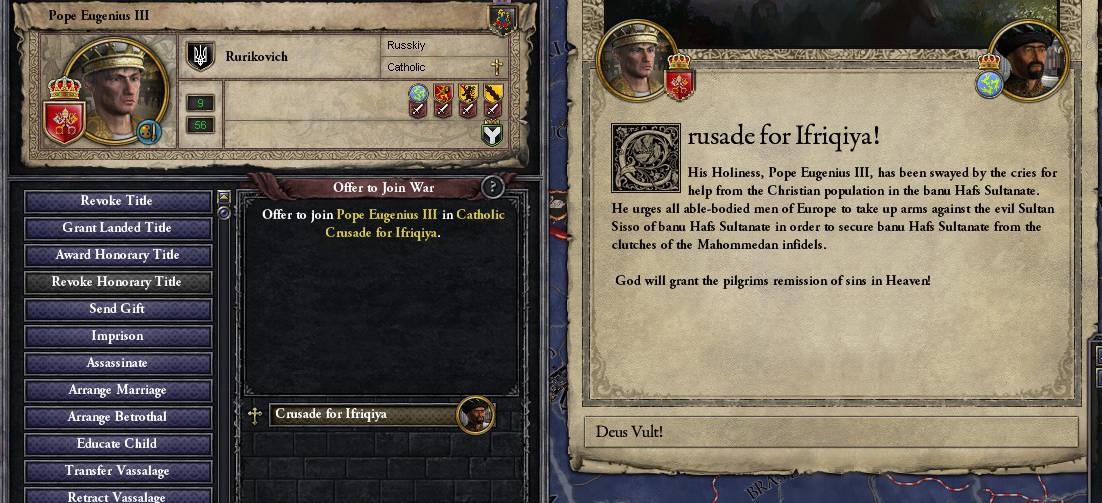1102x503 pixels.
Task: Click Educate Child
Action: click(x=117, y=444)
